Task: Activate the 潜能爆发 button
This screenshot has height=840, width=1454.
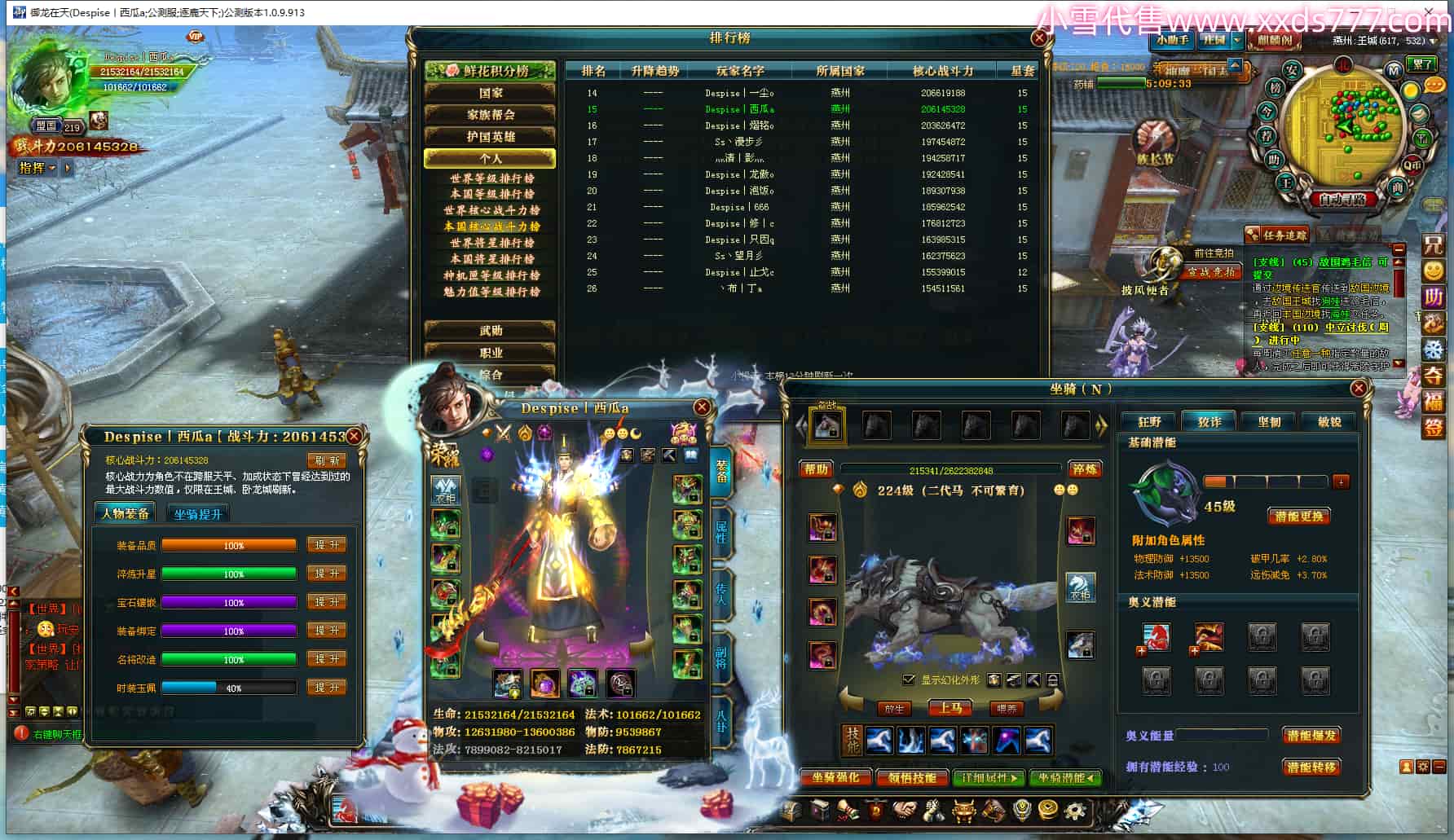Action: pyautogui.click(x=1311, y=736)
